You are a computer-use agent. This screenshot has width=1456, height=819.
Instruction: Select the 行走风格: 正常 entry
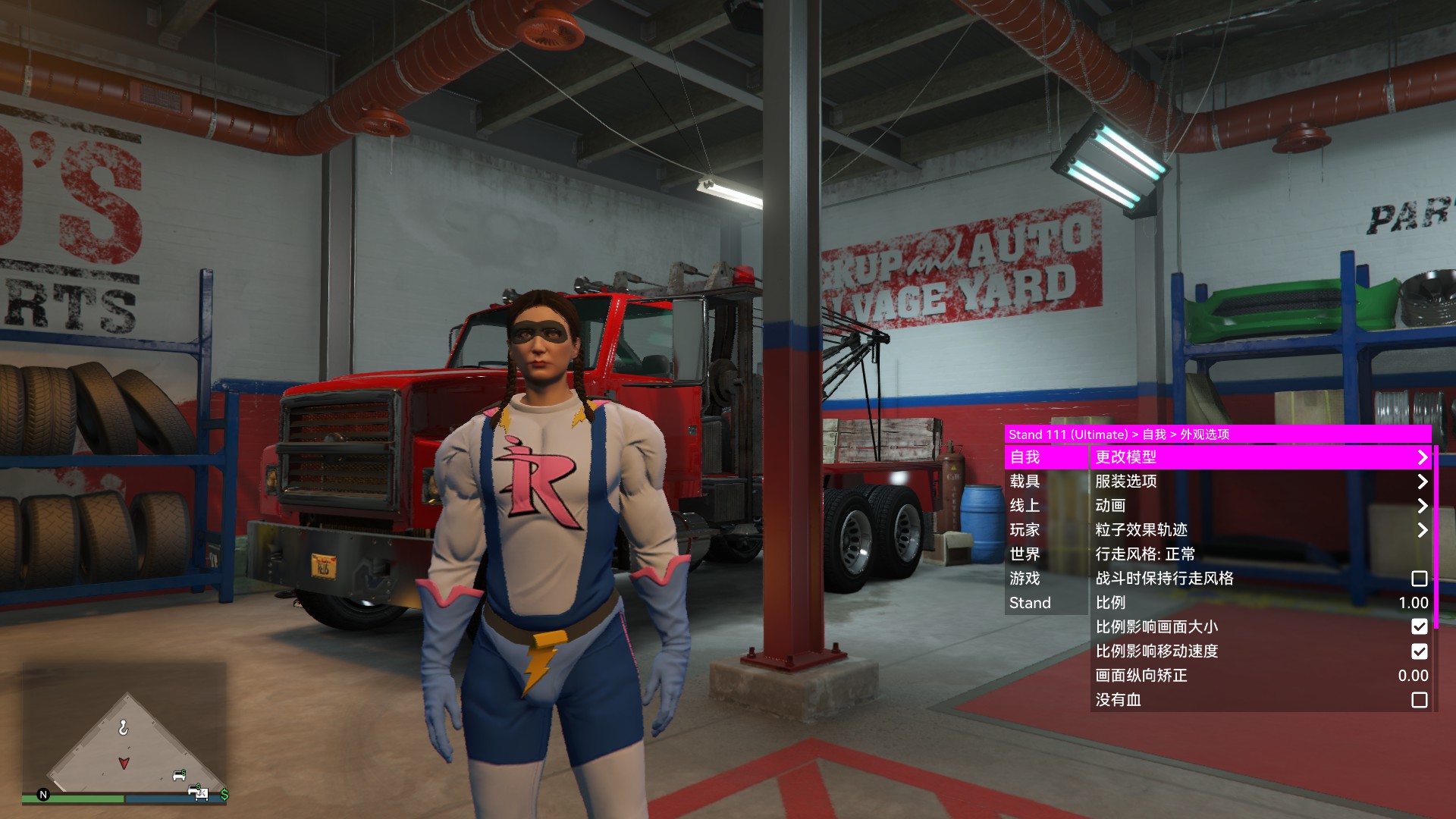1260,554
